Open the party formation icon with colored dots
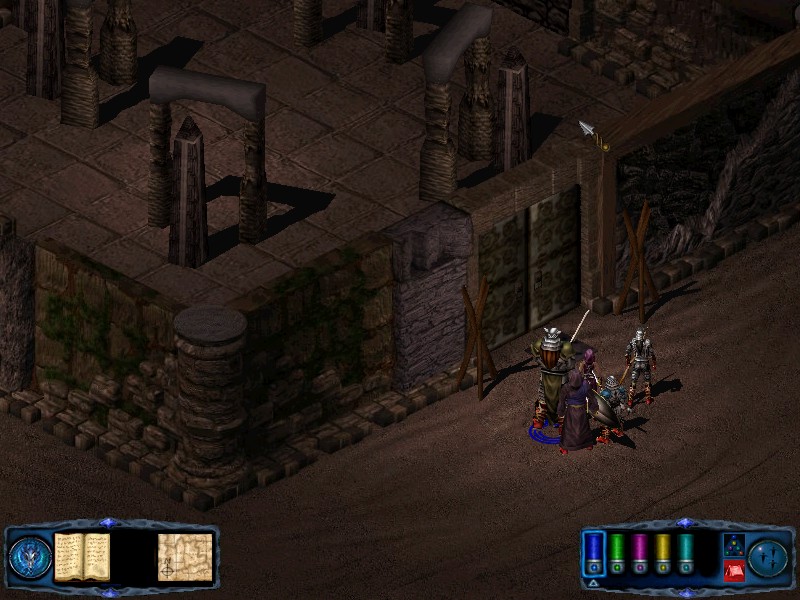The image size is (800, 600). click(x=733, y=545)
